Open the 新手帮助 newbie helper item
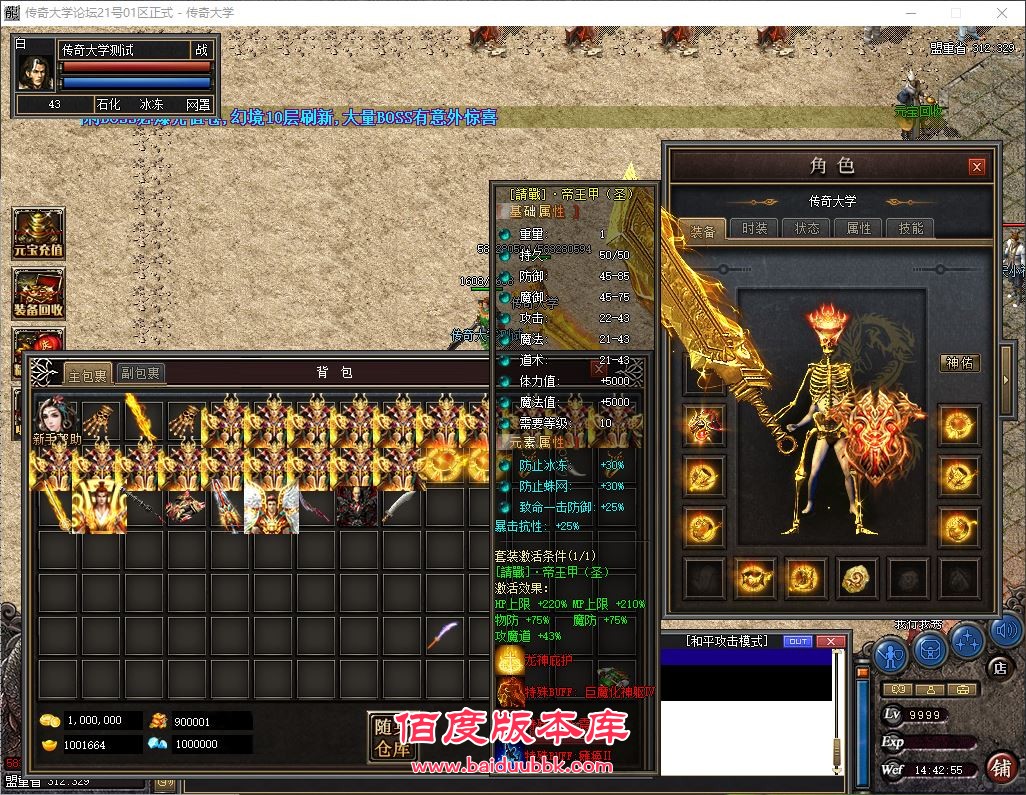The image size is (1026, 795). (59, 422)
